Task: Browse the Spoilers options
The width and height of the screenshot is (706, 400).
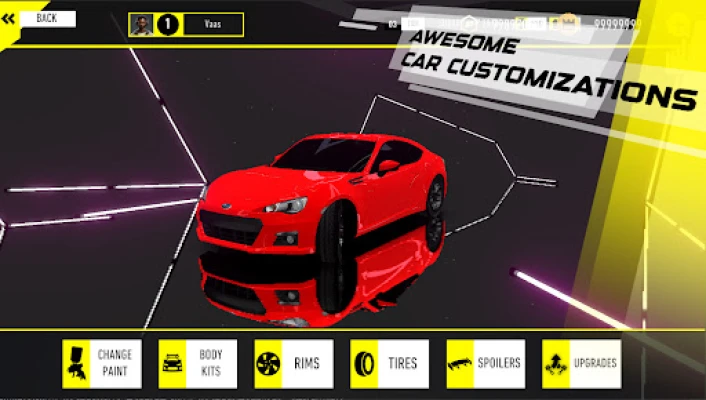Action: (485, 363)
